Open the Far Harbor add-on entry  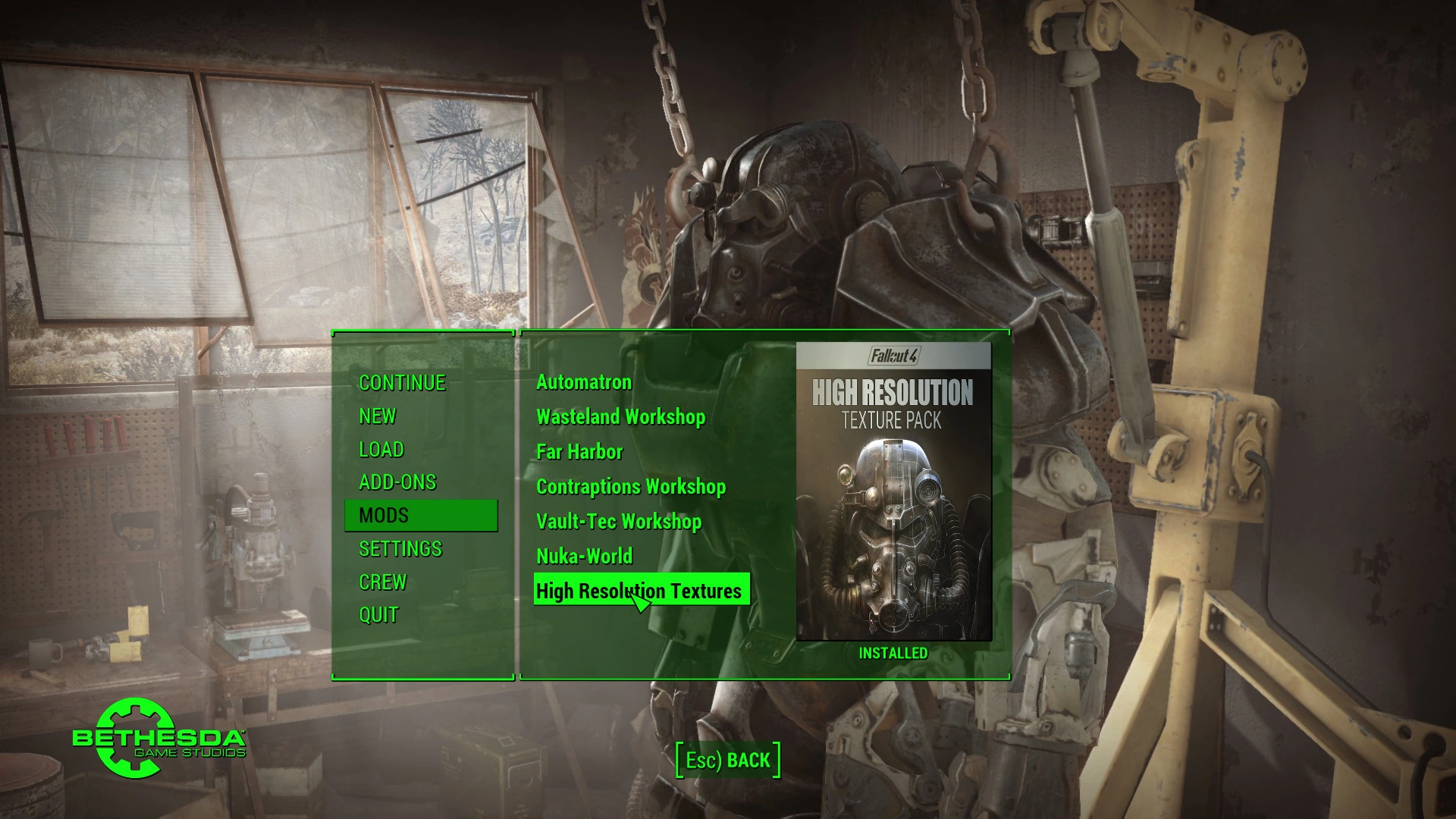pos(579,451)
